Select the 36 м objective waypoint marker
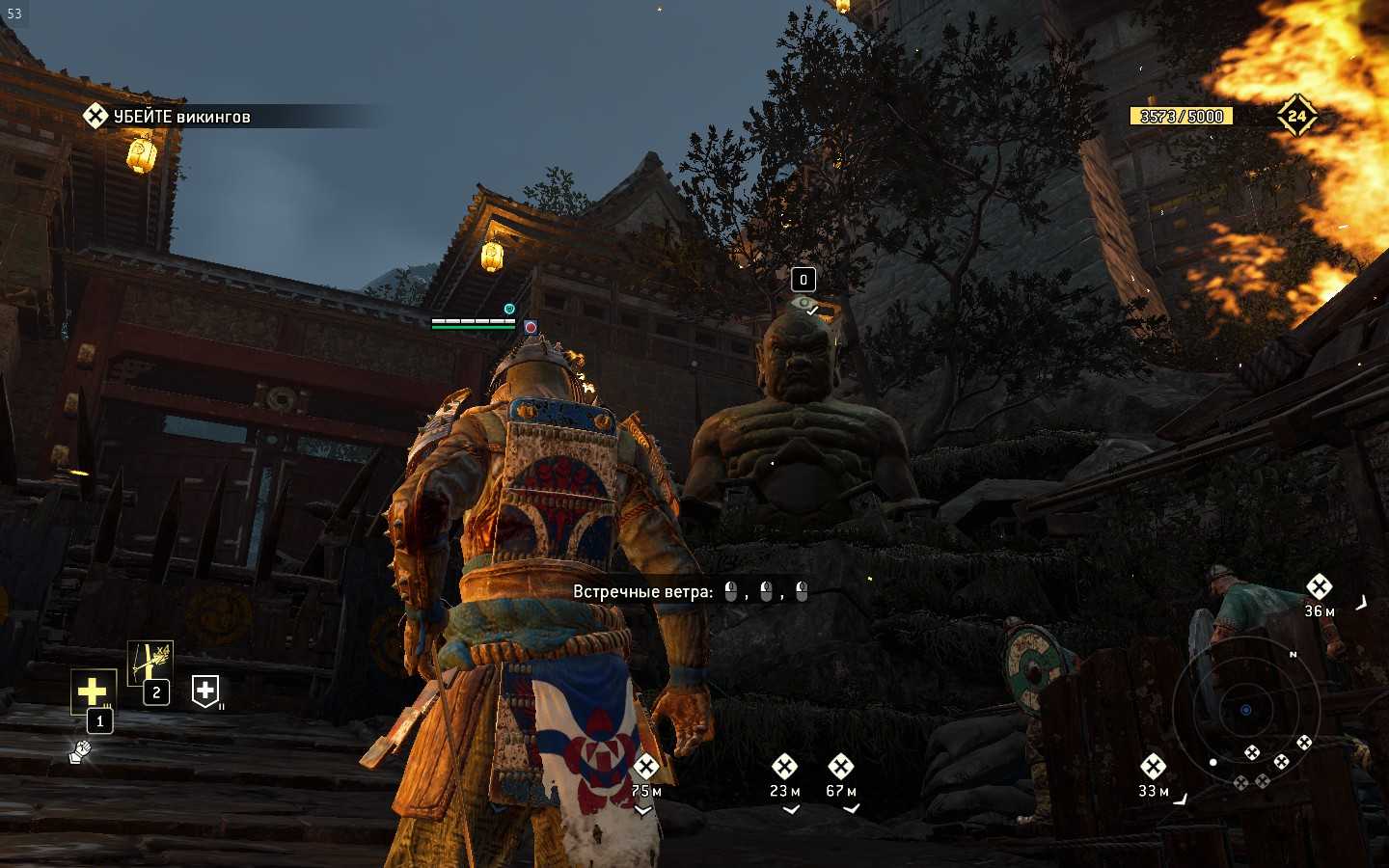Screen dimensions: 1389x868 1319,587
